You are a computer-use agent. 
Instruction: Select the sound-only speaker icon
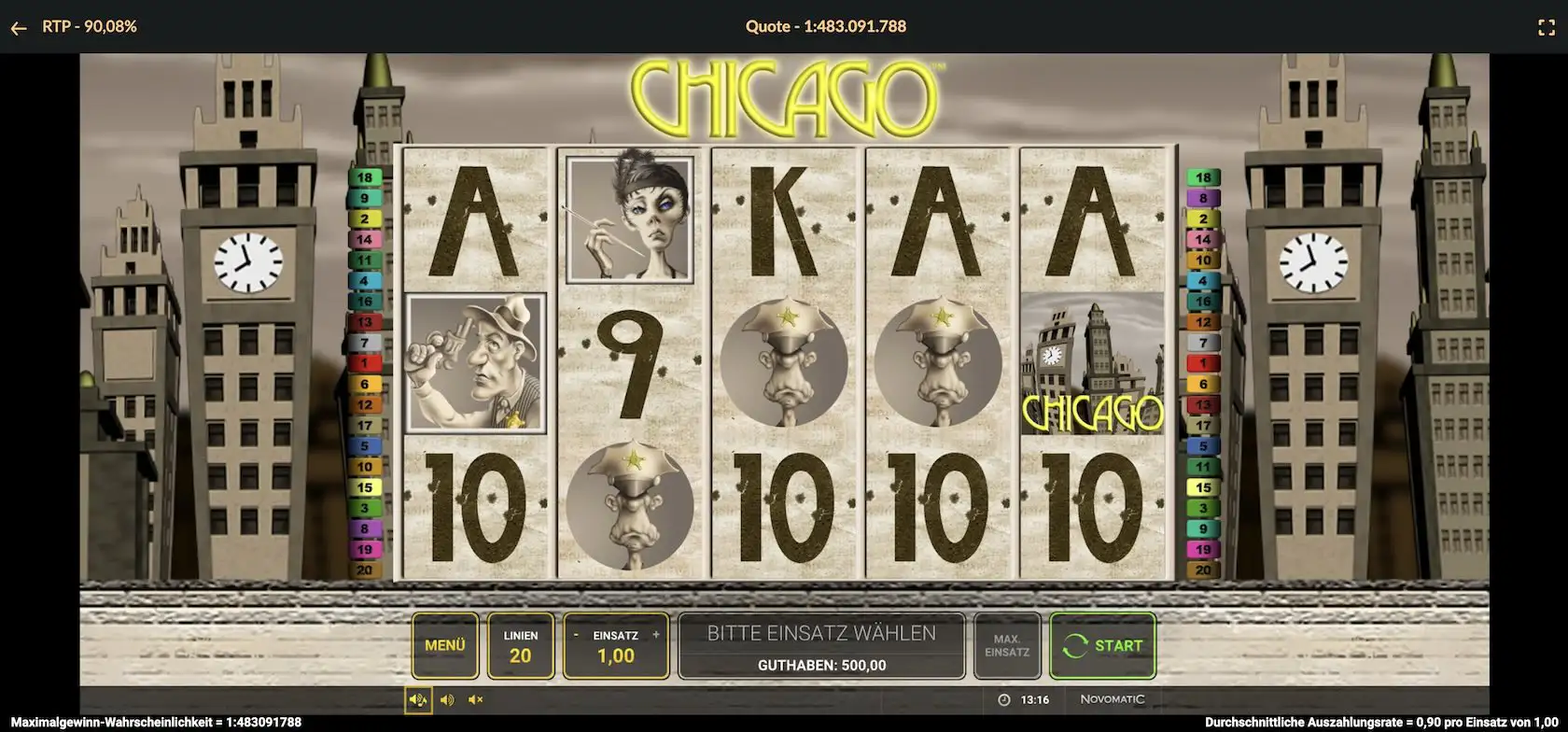[447, 699]
